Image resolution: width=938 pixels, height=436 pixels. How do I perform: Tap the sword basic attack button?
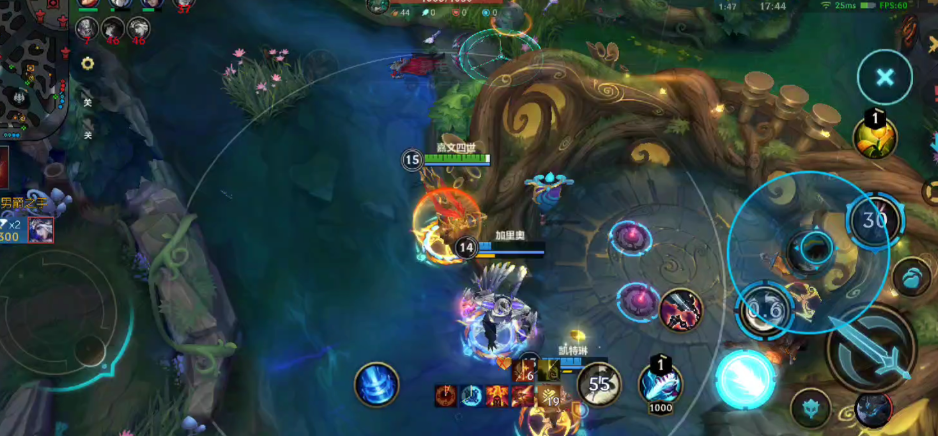point(869,349)
